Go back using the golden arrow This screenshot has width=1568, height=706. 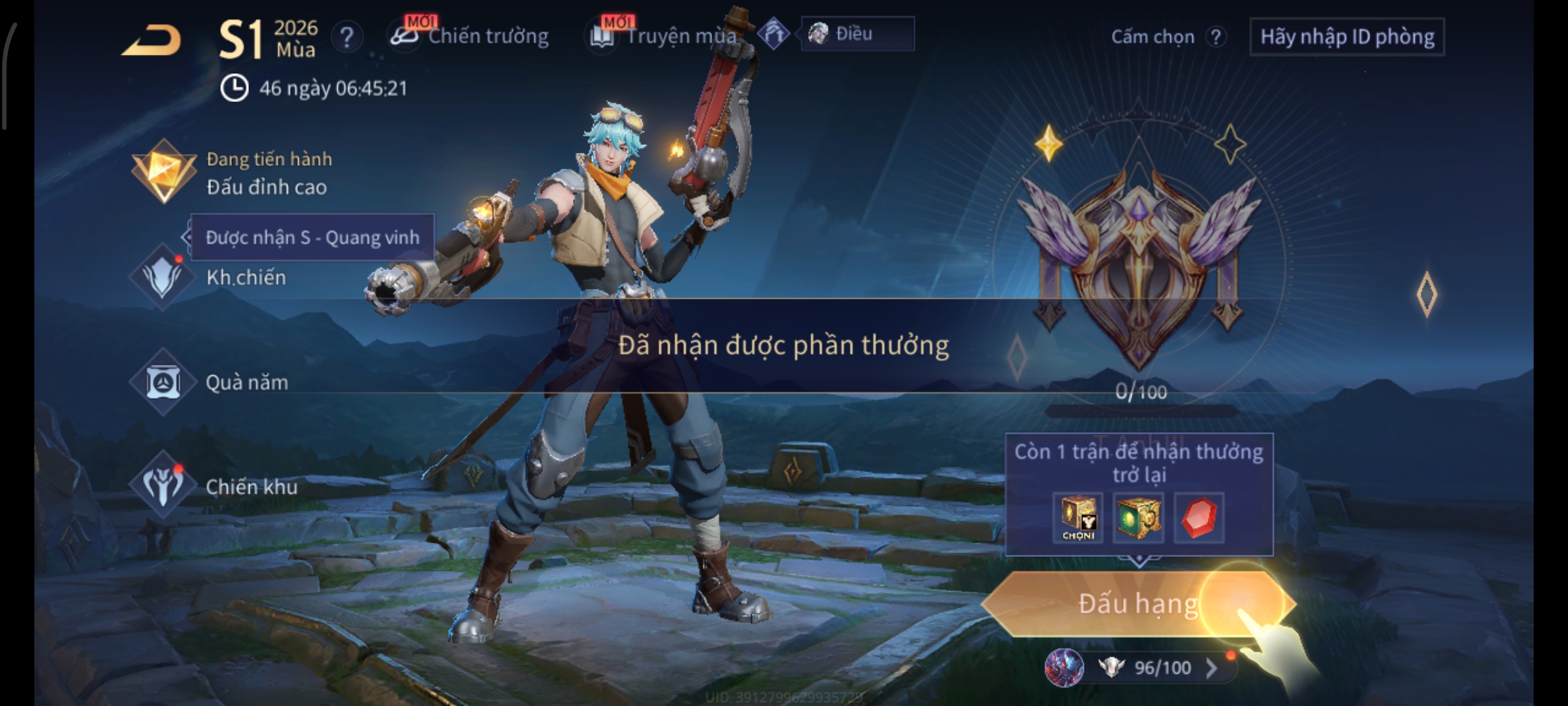point(152,41)
